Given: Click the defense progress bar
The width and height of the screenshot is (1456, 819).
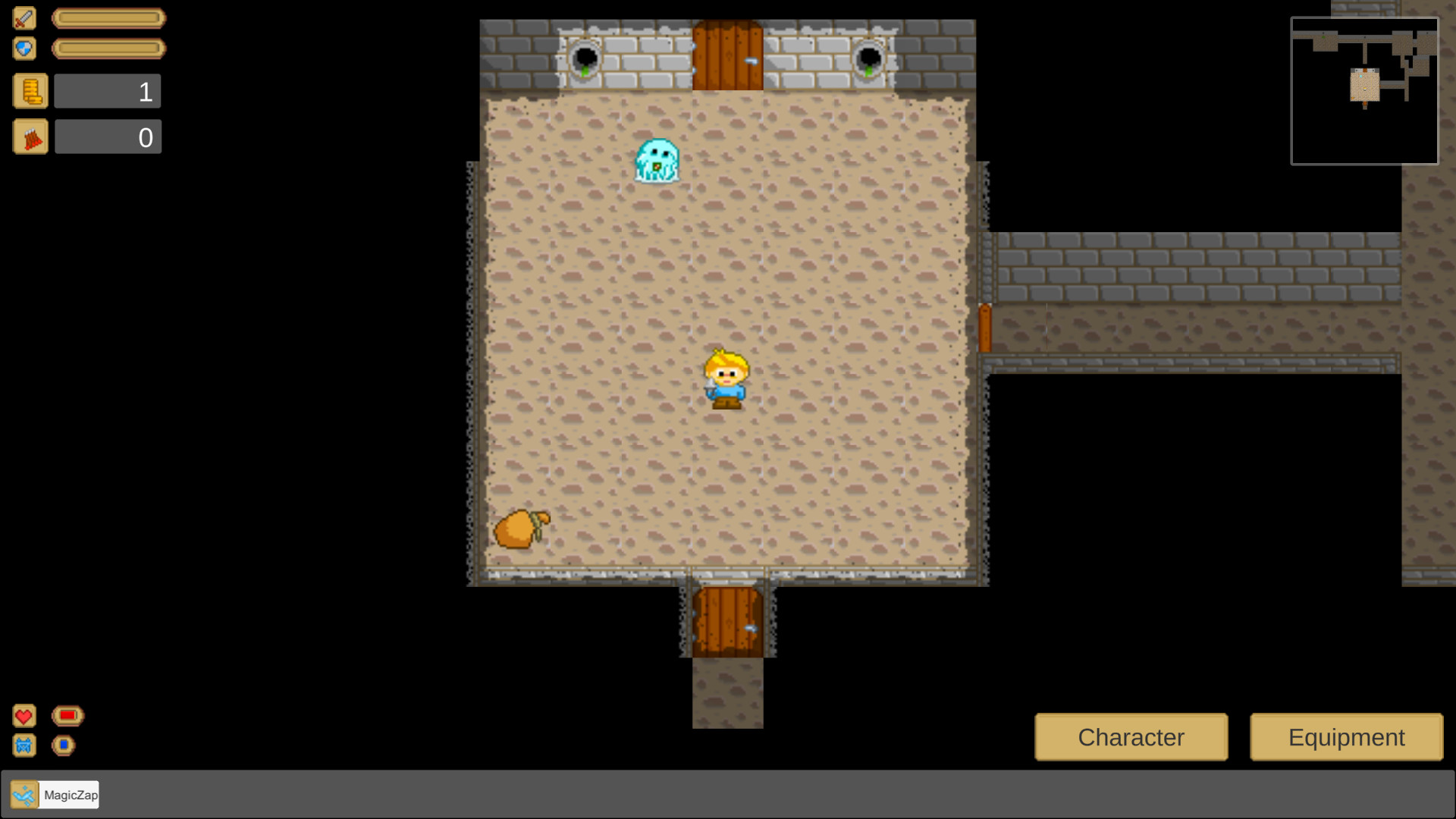Looking at the screenshot, I should point(108,48).
